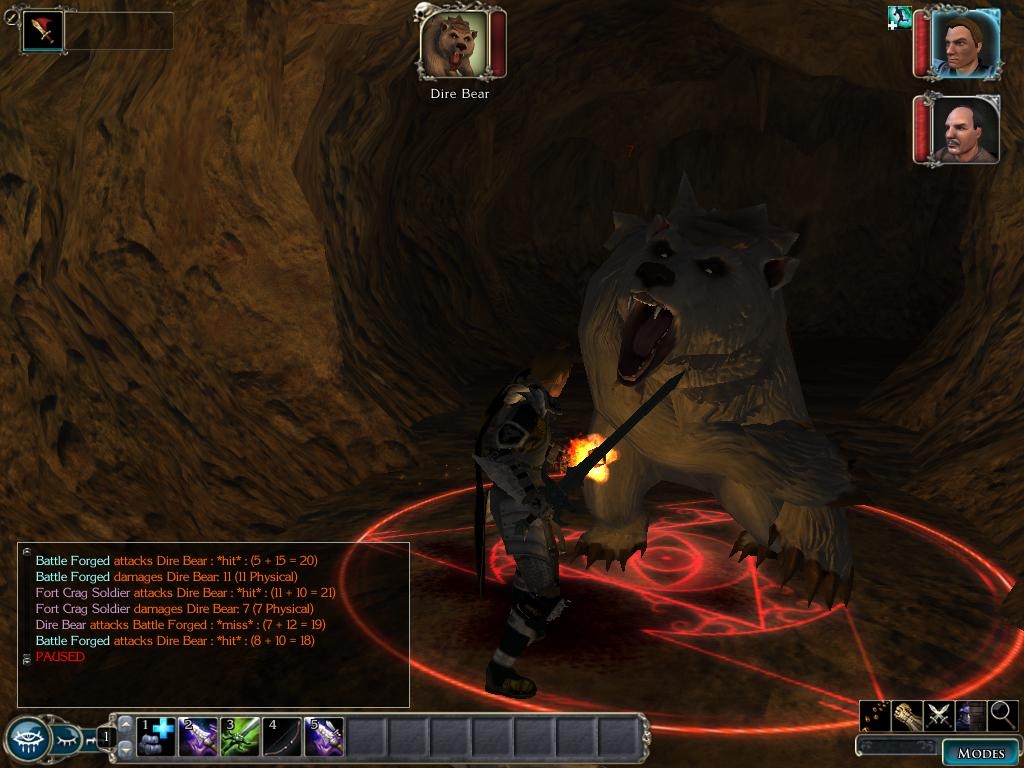Activate the ability in hotbar slot 5
This screenshot has height=768, width=1024.
324,737
